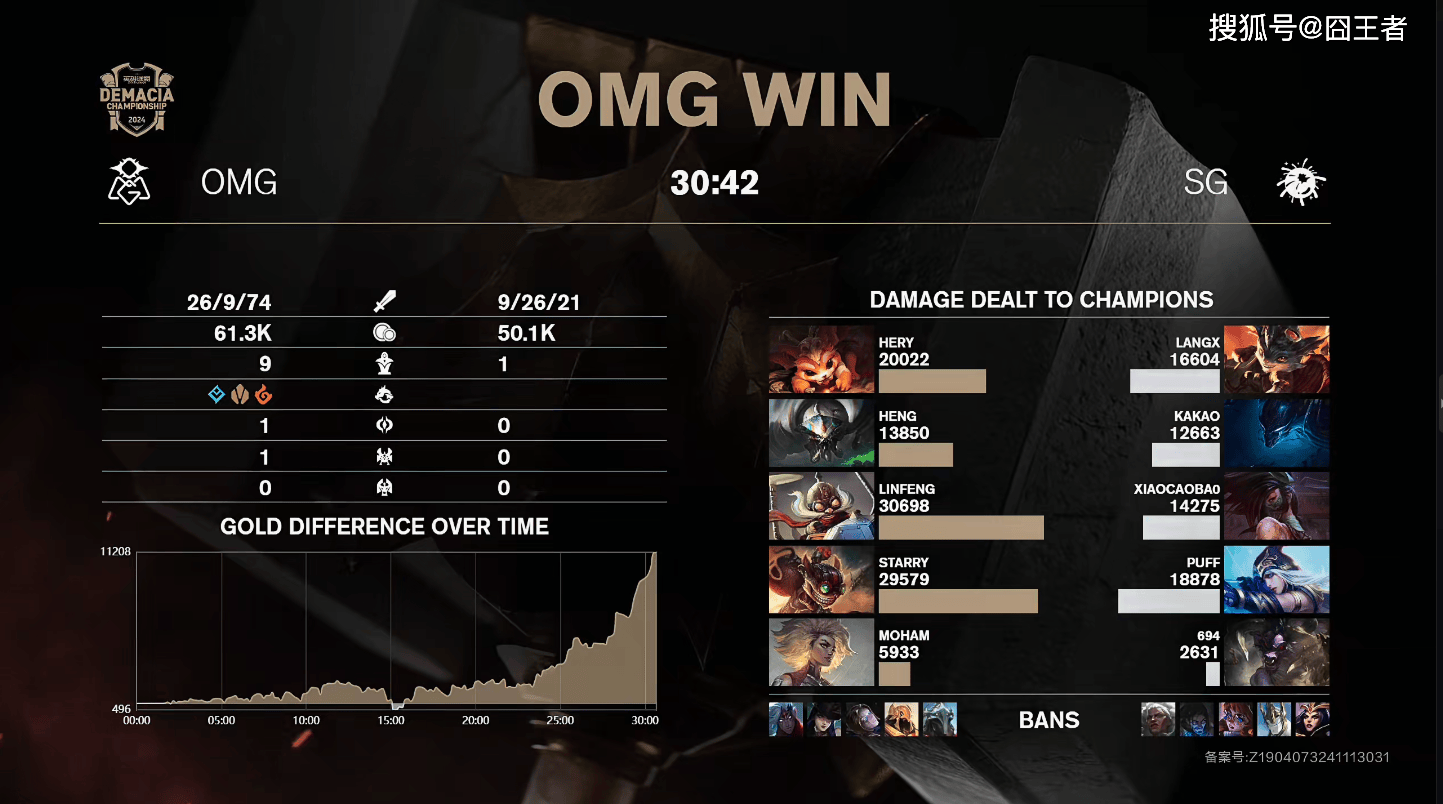Viewport: 1443px width, 804px height.
Task: Choose HENG's champion portrait
Action: [807, 433]
